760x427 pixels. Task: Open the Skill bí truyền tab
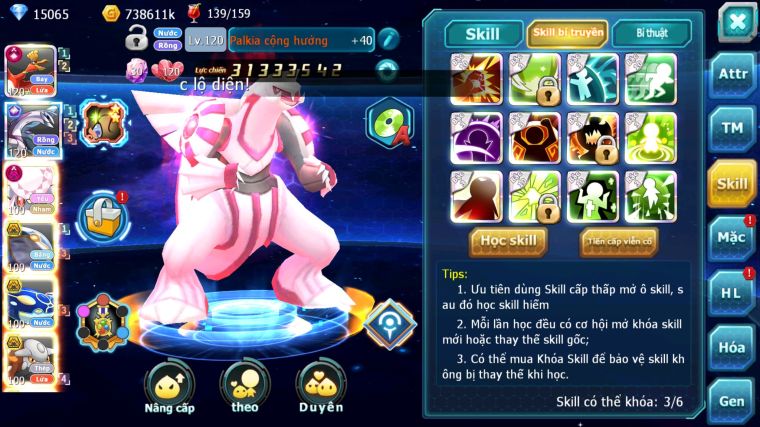[x=567, y=34]
